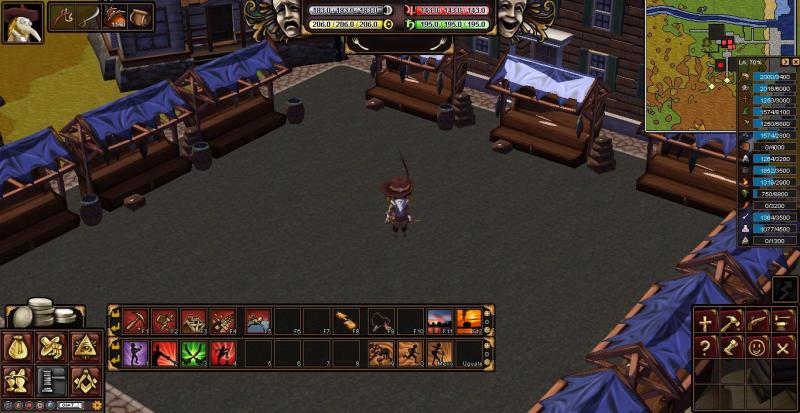Open the hammer crafting button
This screenshot has width=800, height=413.
(732, 322)
